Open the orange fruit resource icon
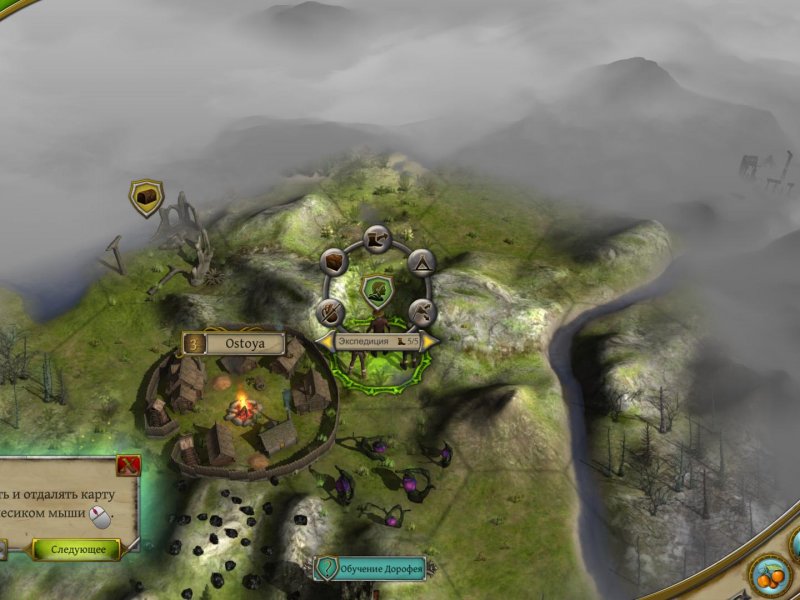The height and width of the screenshot is (600, 800). (769, 576)
